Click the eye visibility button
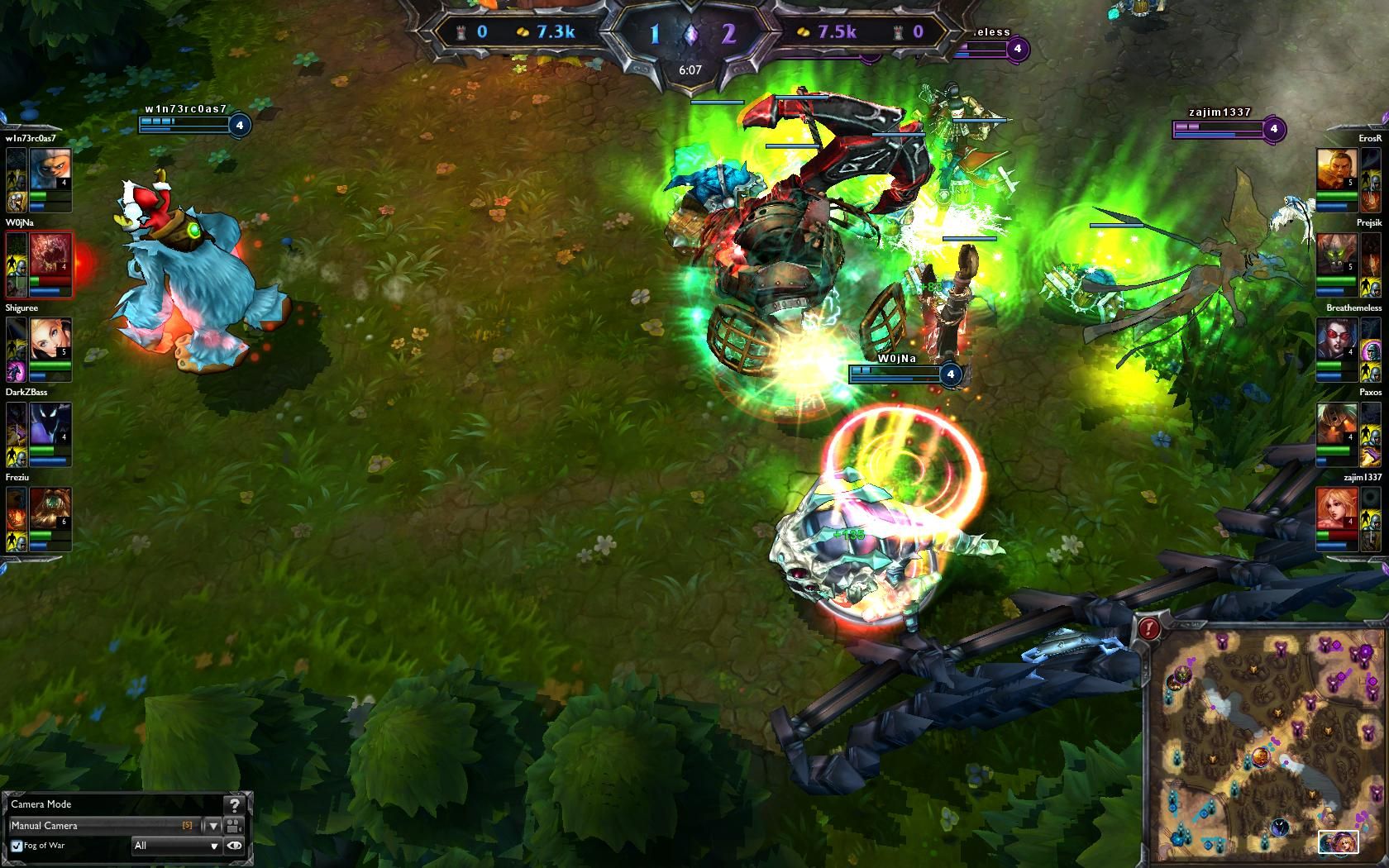The height and width of the screenshot is (868, 1389). [235, 846]
